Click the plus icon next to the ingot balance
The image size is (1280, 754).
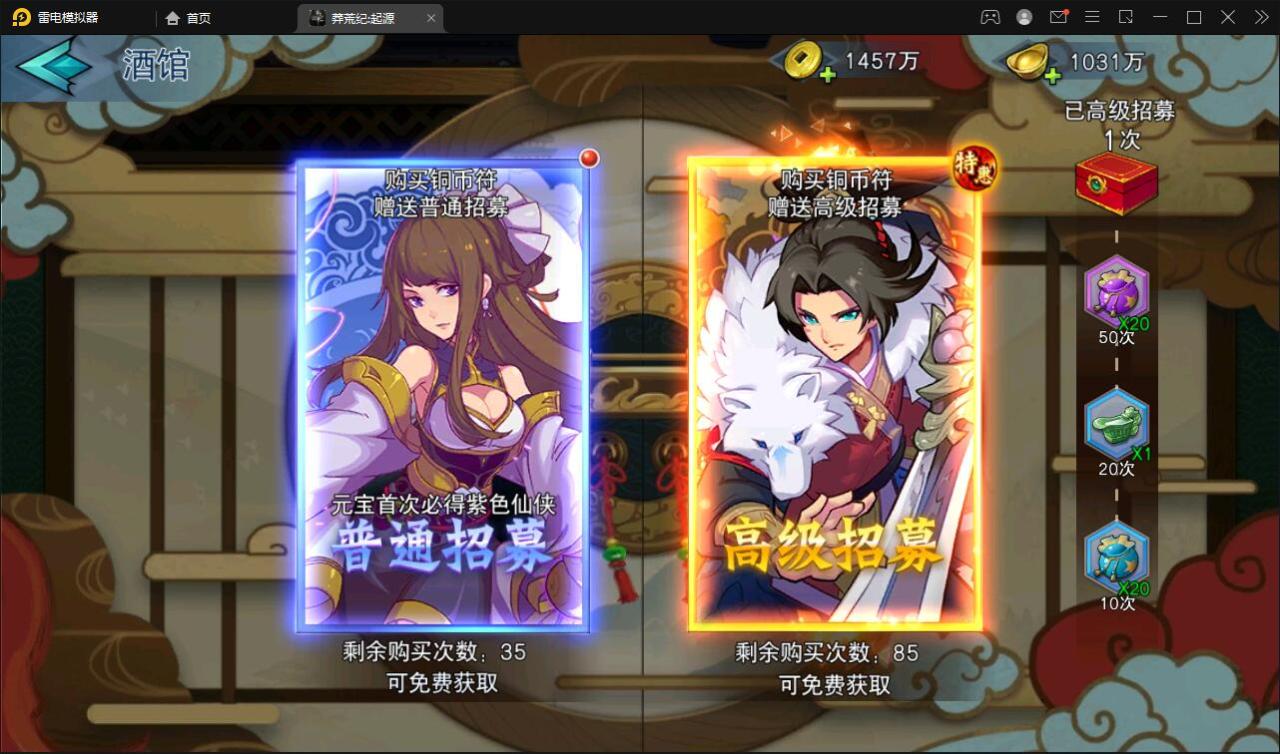pos(1053,74)
